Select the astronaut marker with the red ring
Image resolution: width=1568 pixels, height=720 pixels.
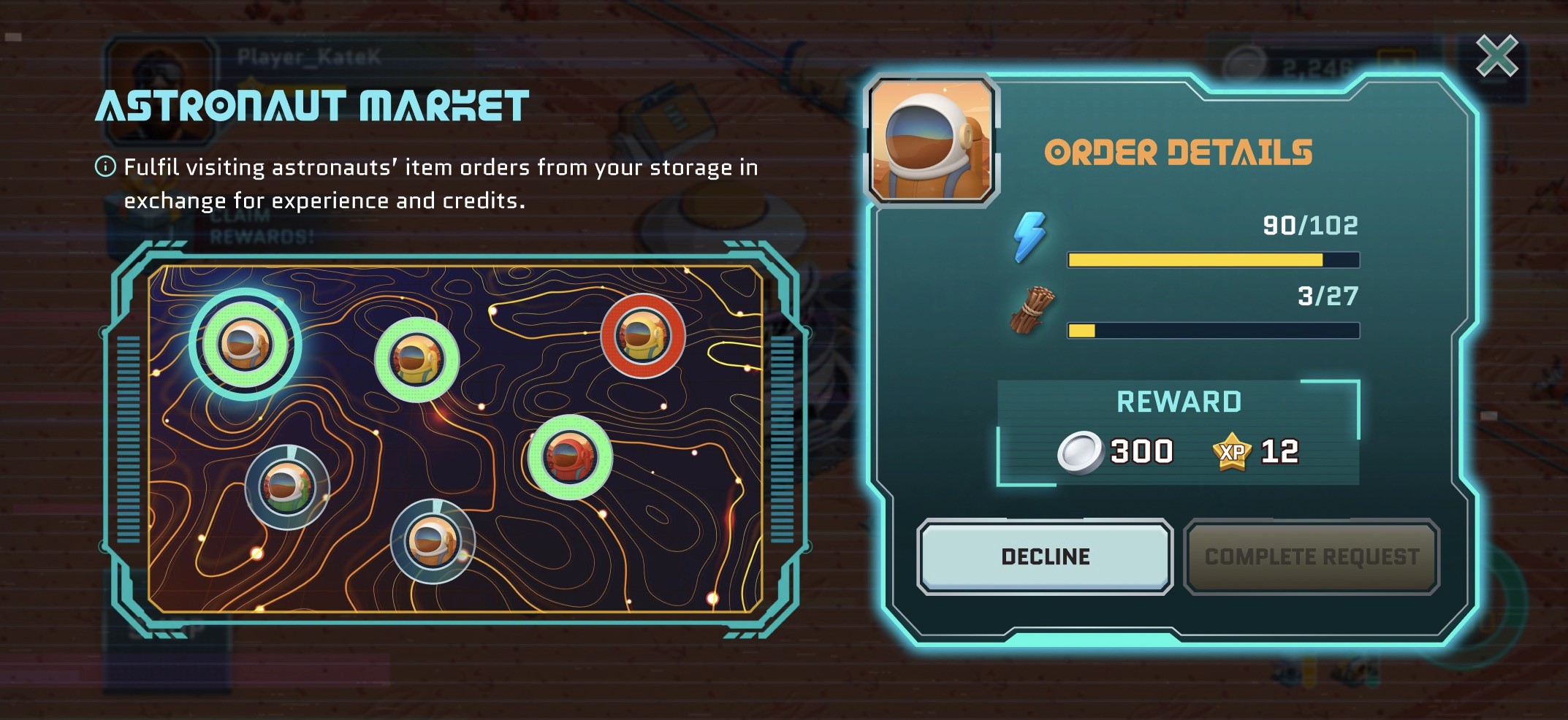(642, 336)
